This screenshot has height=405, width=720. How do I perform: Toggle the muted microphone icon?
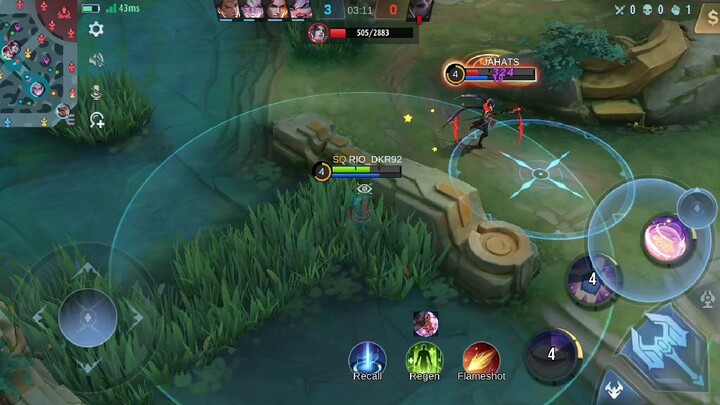96,91
